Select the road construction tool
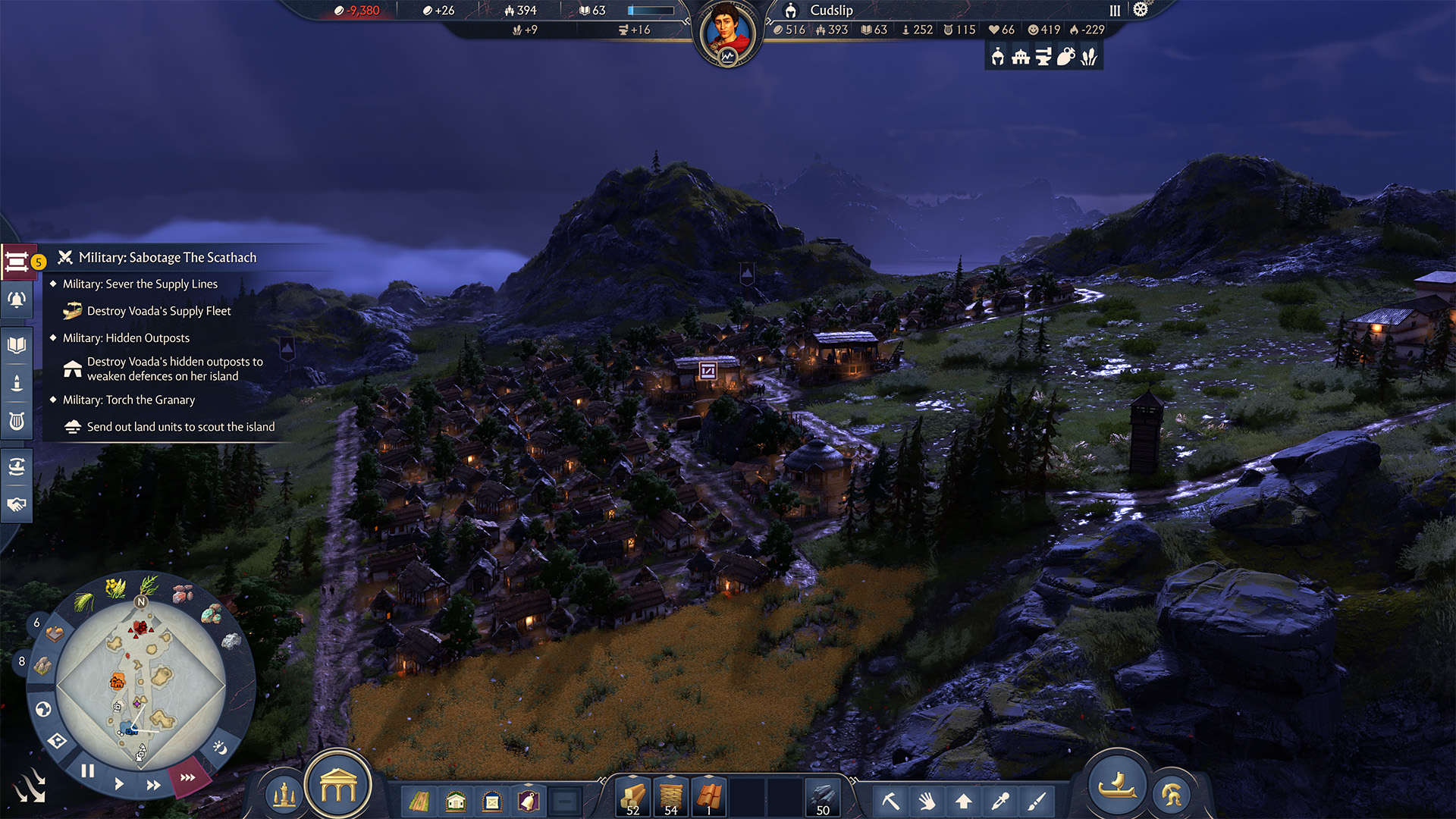The height and width of the screenshot is (819, 1456). pos(419,801)
